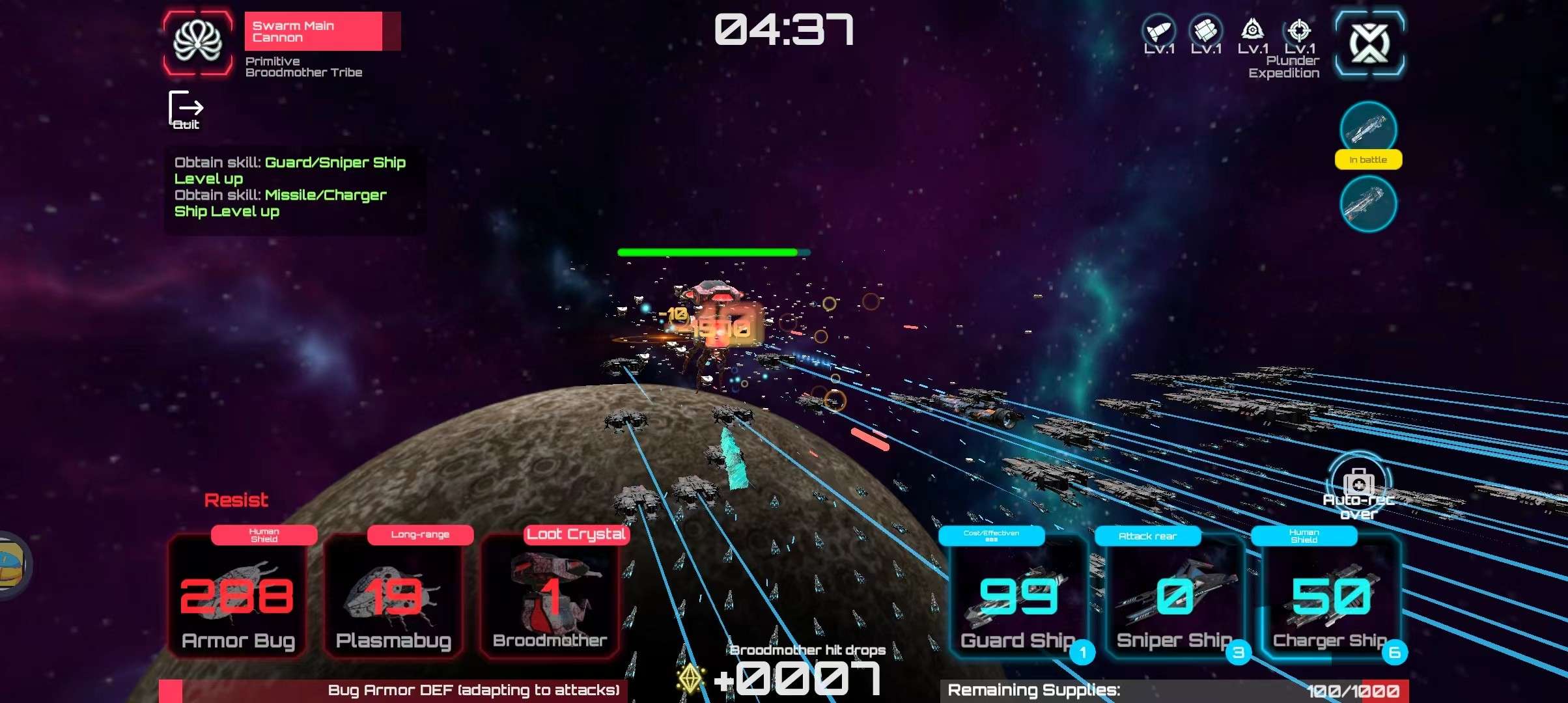Quit the battle using the exit icon
This screenshot has height=703, width=1568.
(186, 110)
